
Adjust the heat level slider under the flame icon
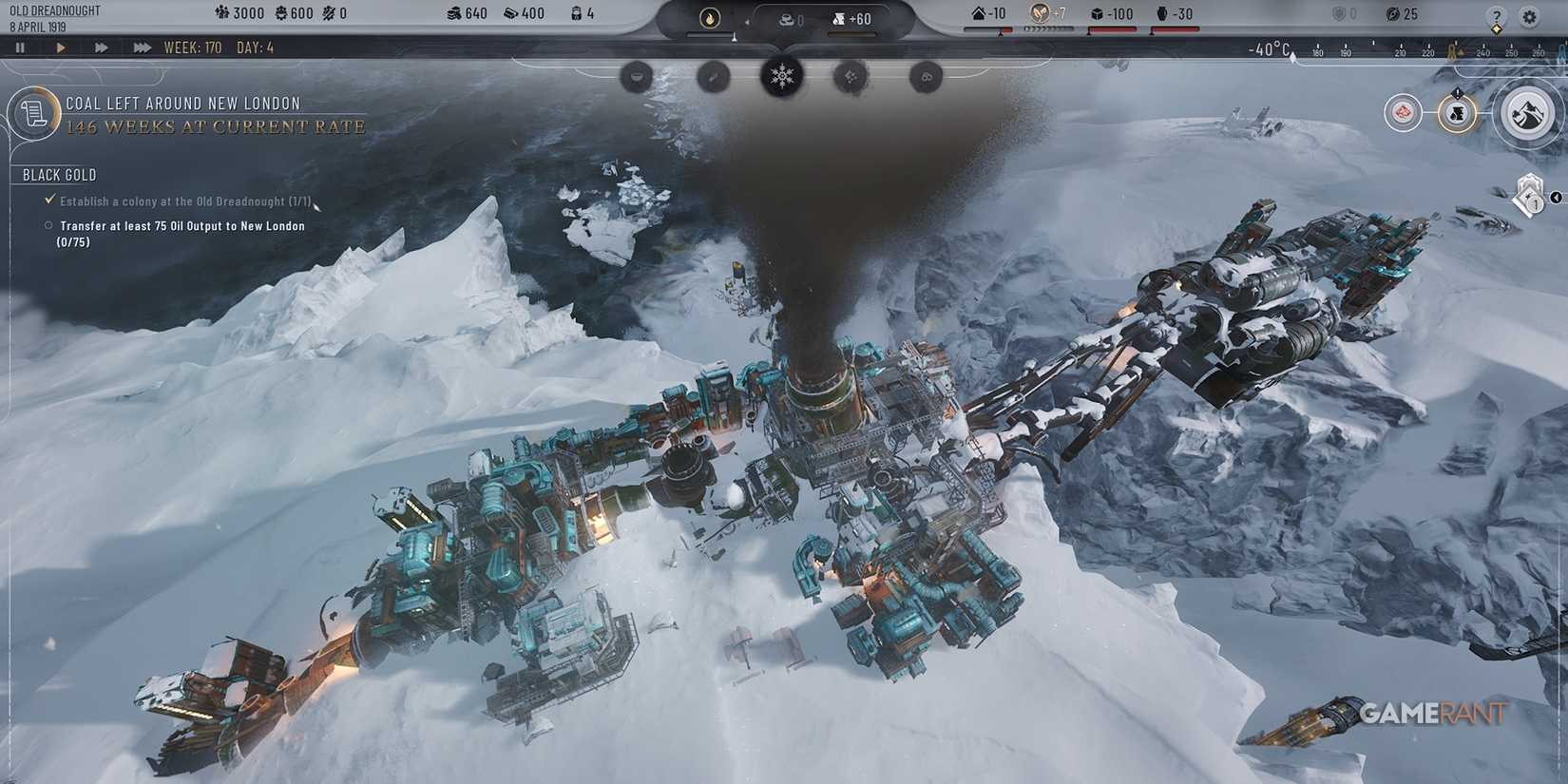[x=734, y=37]
